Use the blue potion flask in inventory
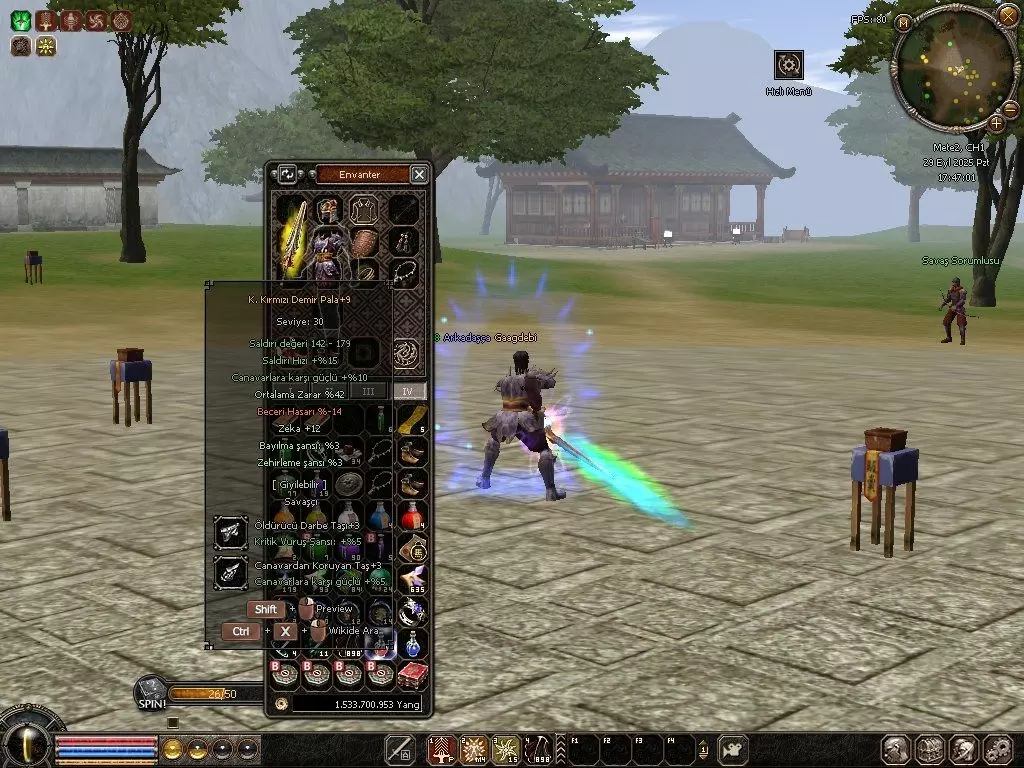The width and height of the screenshot is (1024, 768). (412, 643)
